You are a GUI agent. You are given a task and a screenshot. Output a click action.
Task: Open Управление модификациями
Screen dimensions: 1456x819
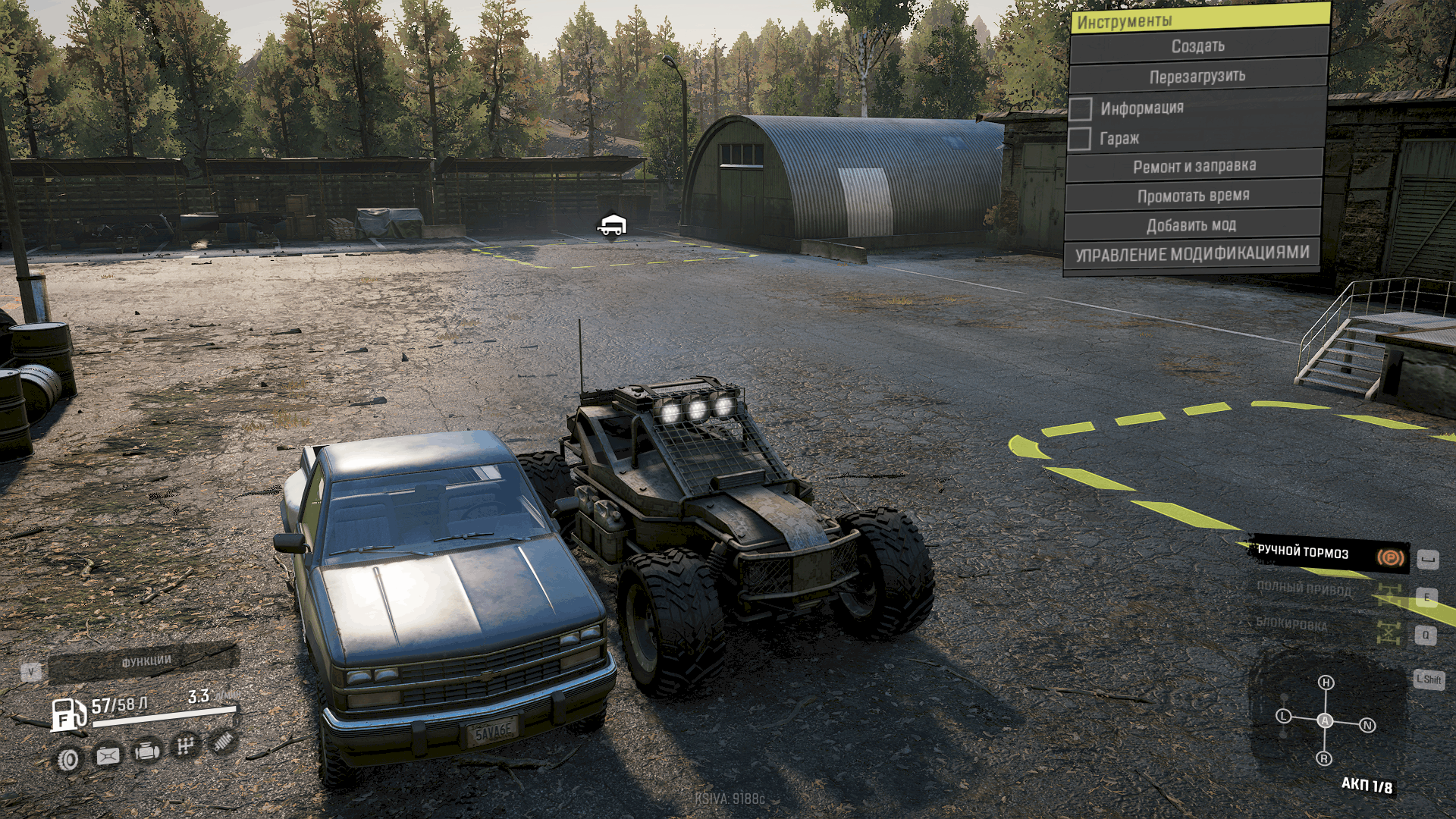(x=1191, y=254)
